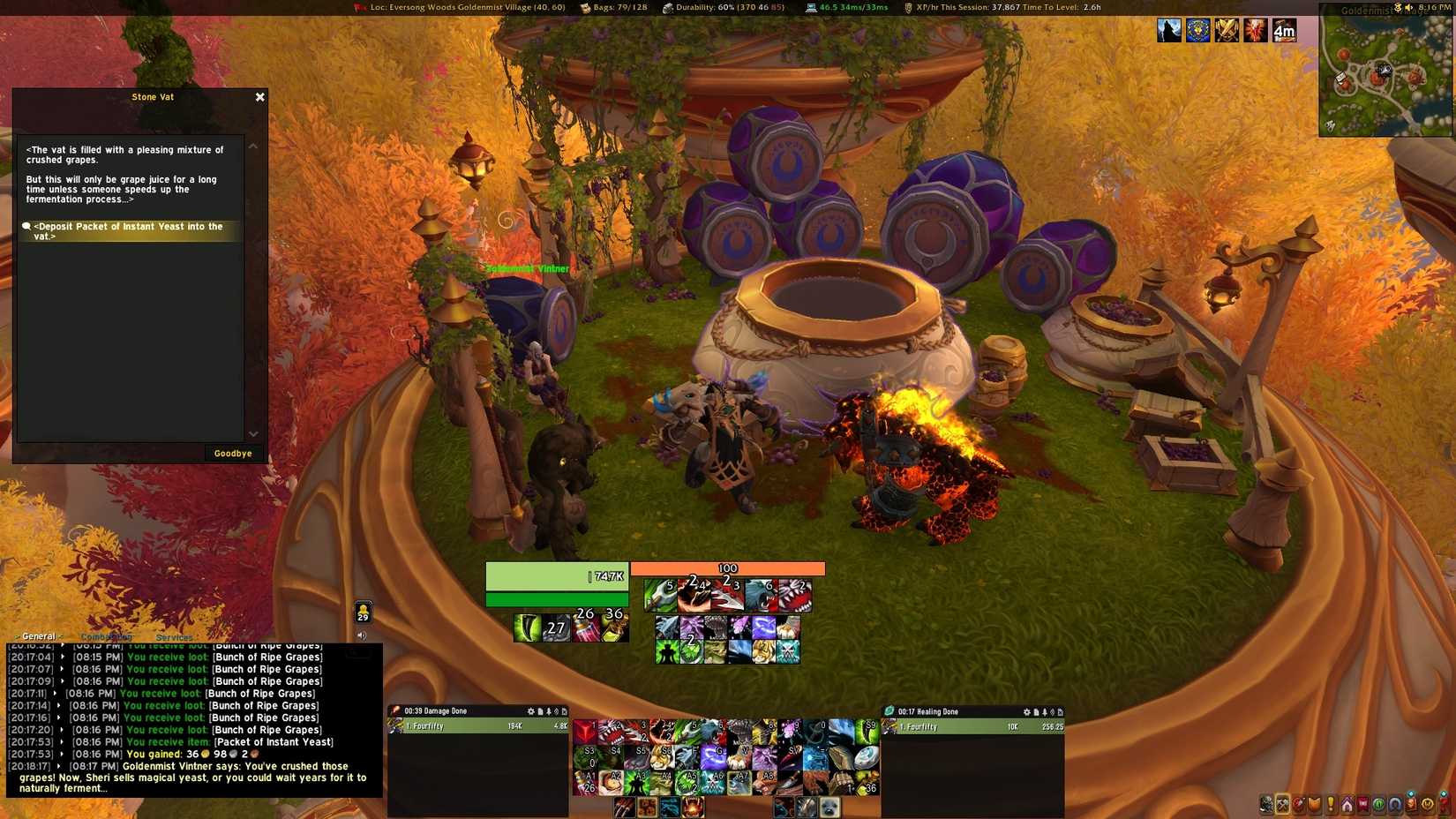Open the in-game Shop icon

pyautogui.click(x=1427, y=804)
